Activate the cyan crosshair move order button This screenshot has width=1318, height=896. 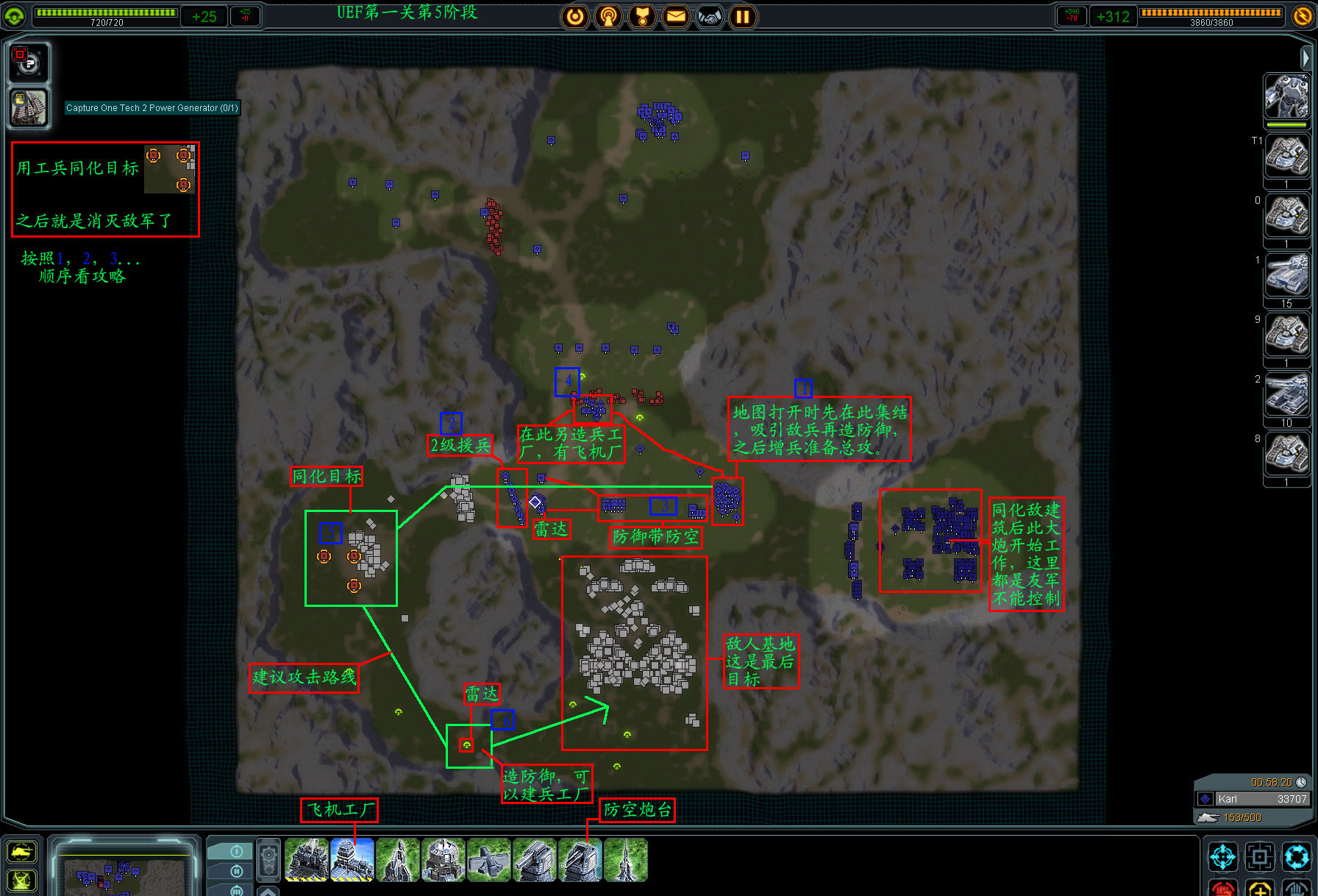coord(1223,857)
